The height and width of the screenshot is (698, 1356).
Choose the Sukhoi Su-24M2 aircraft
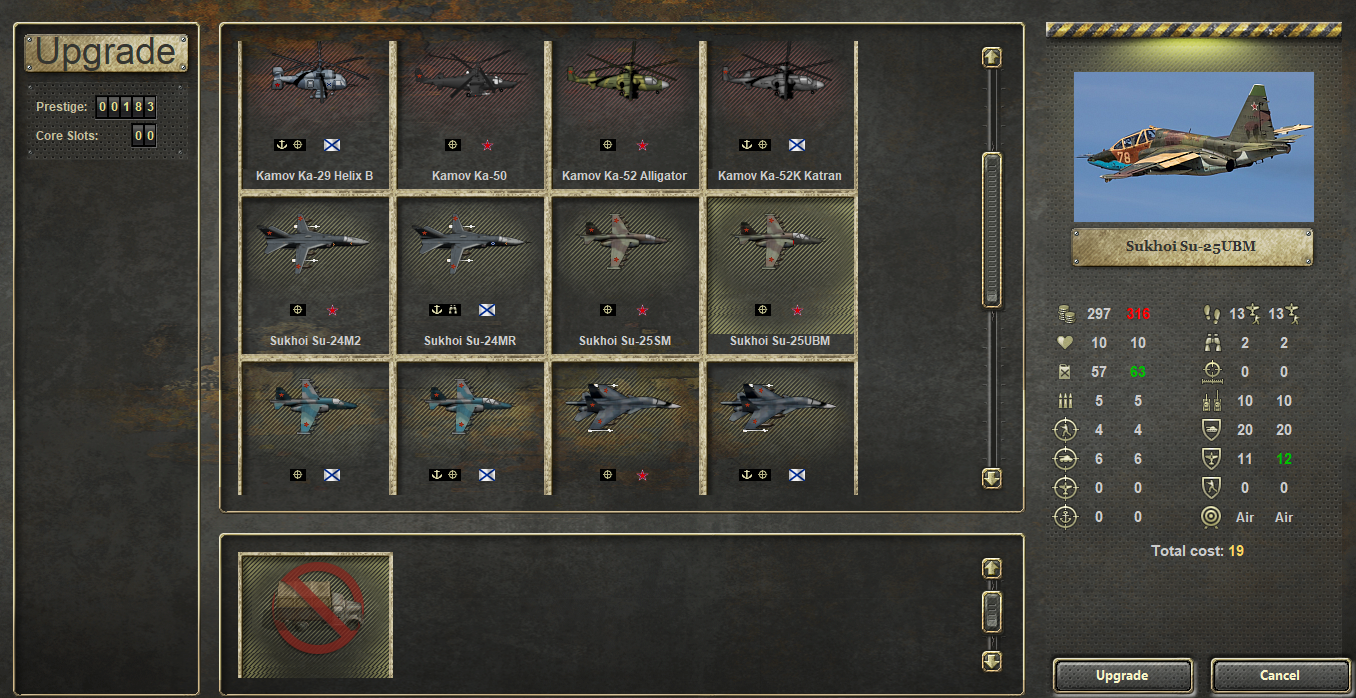click(x=314, y=274)
